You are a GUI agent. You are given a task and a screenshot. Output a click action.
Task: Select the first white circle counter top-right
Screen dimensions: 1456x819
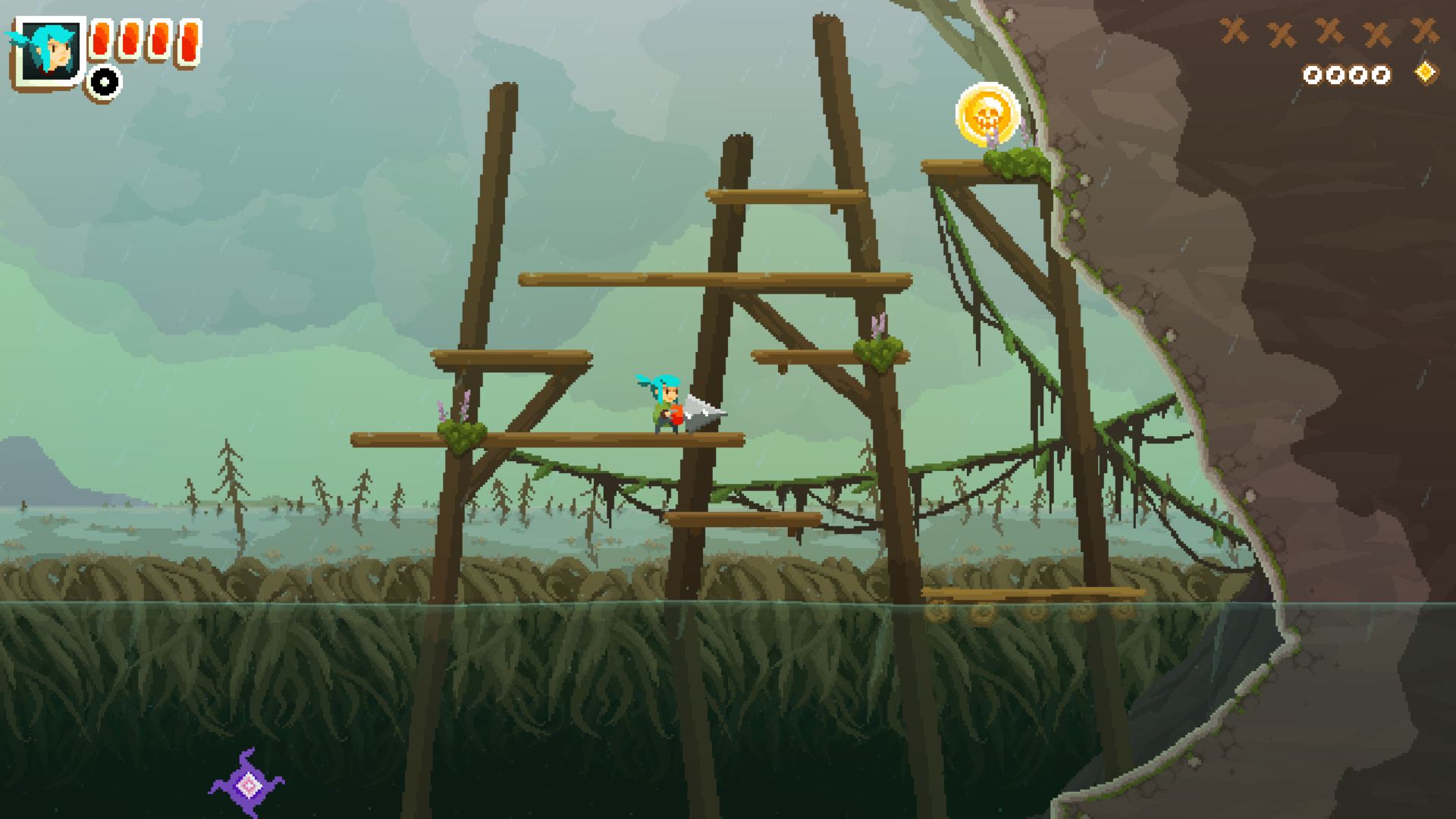[x=1313, y=76]
